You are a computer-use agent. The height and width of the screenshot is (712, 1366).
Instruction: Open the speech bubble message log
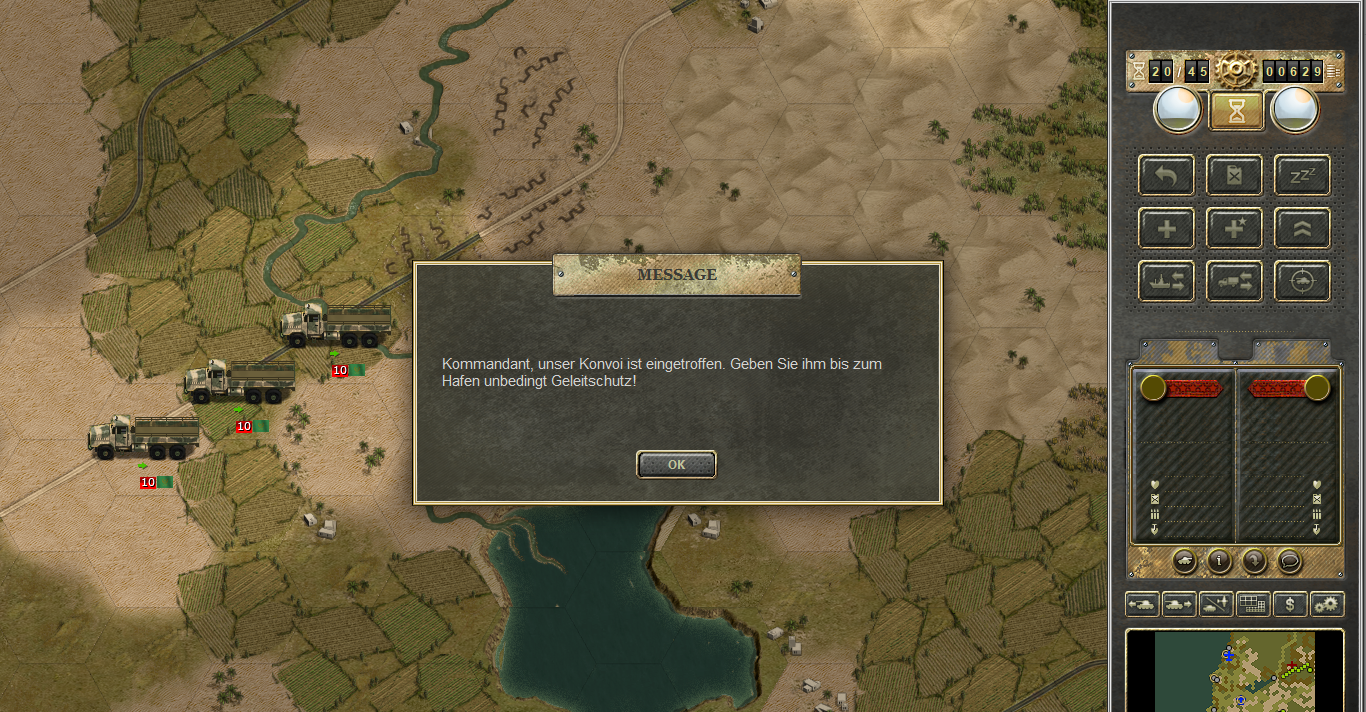click(1289, 561)
